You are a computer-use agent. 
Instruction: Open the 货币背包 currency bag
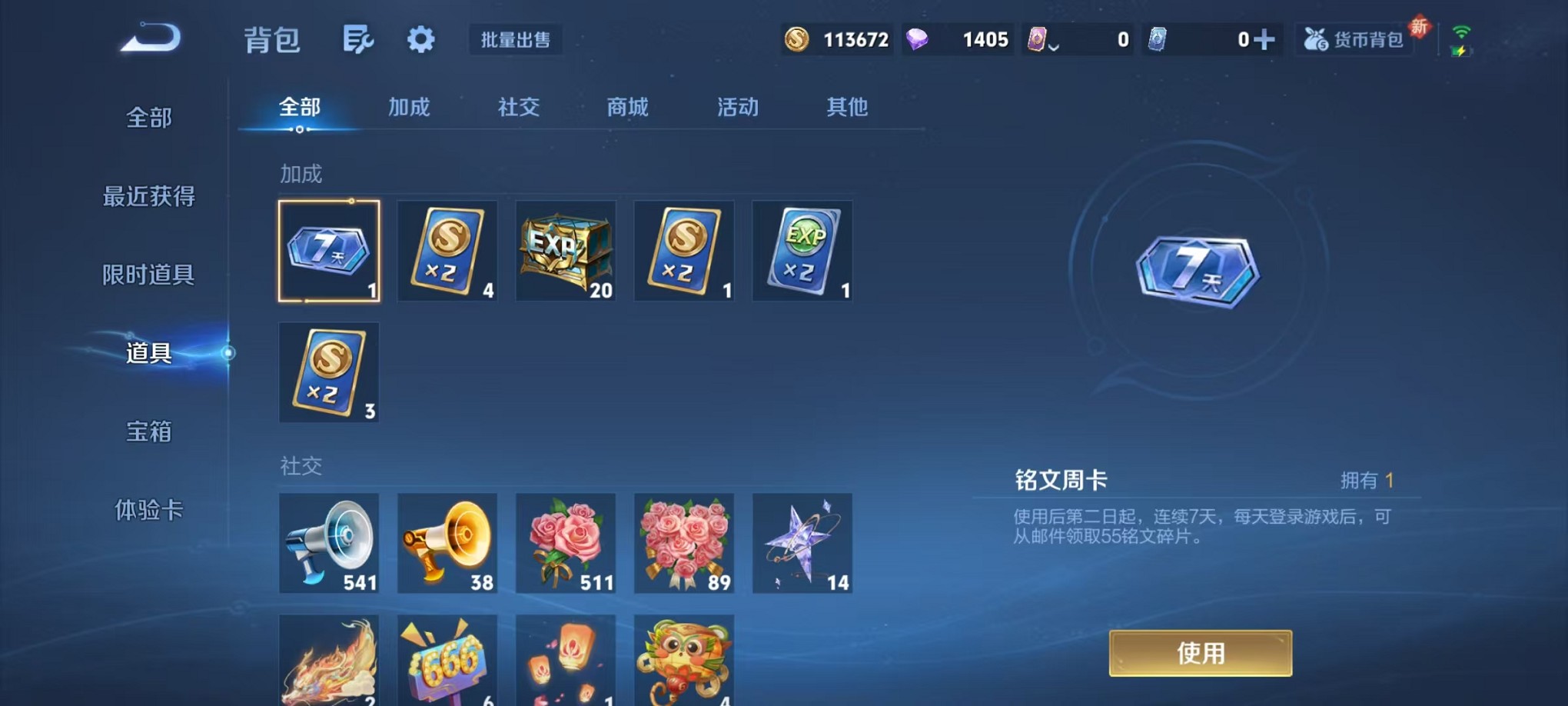point(1354,38)
